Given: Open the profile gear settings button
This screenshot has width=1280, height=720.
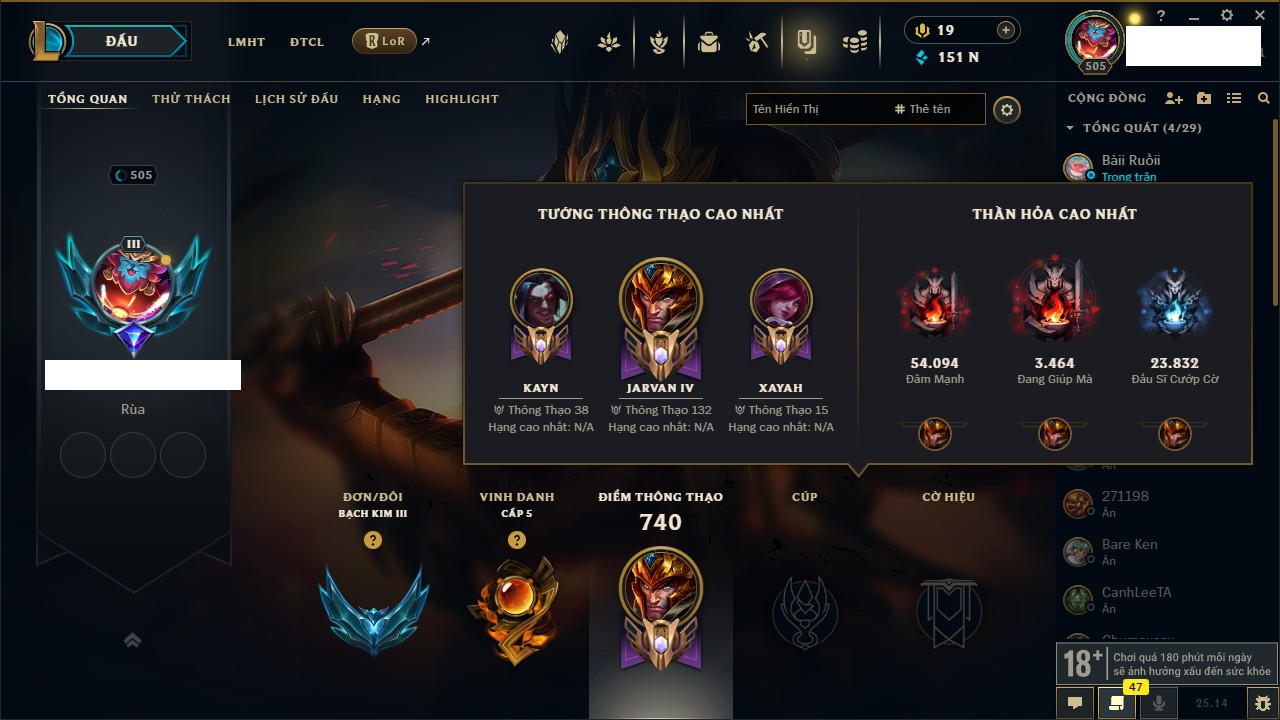Looking at the screenshot, I should (x=1007, y=109).
